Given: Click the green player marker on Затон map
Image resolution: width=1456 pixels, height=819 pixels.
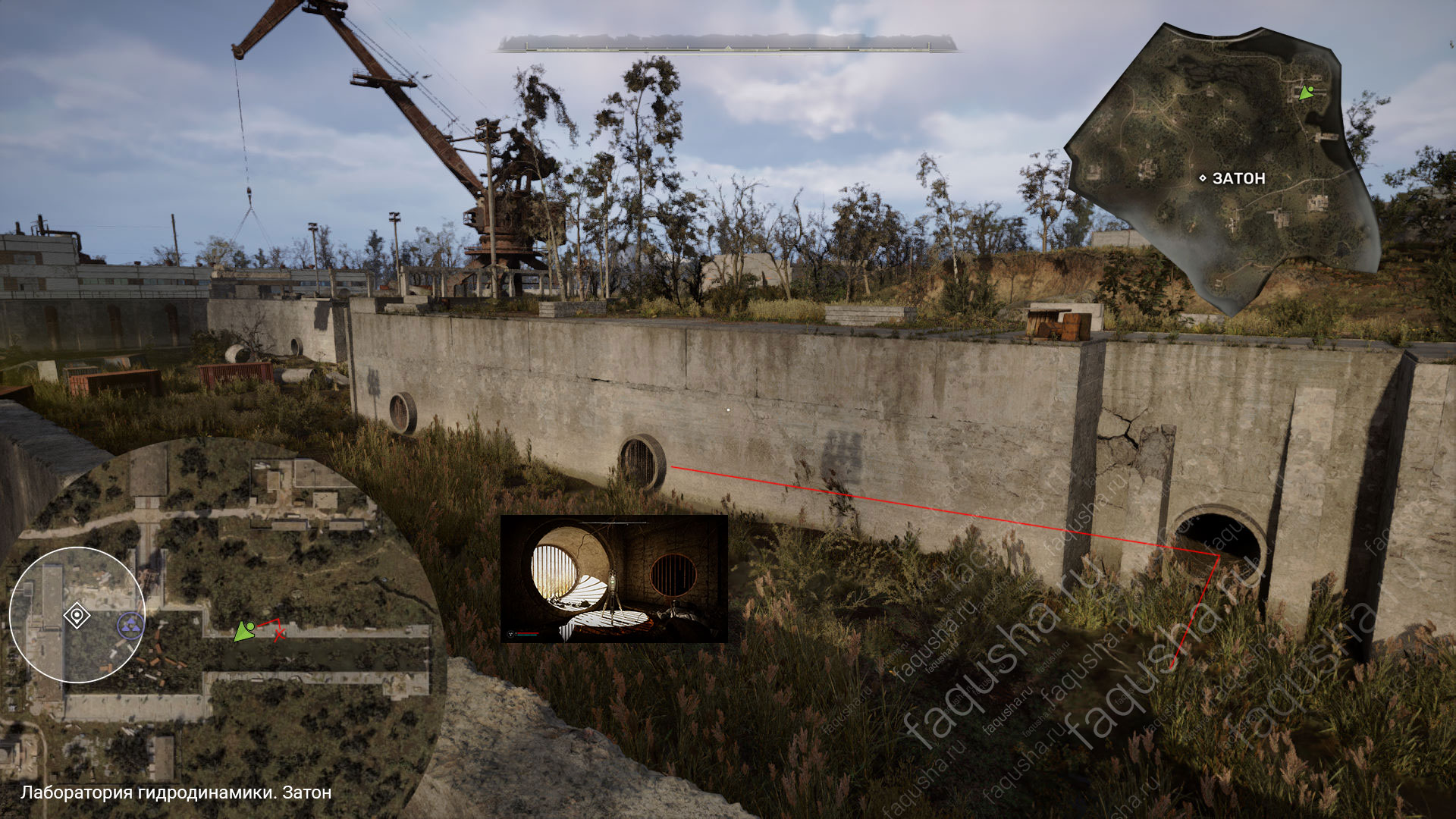Looking at the screenshot, I should coord(1306,93).
